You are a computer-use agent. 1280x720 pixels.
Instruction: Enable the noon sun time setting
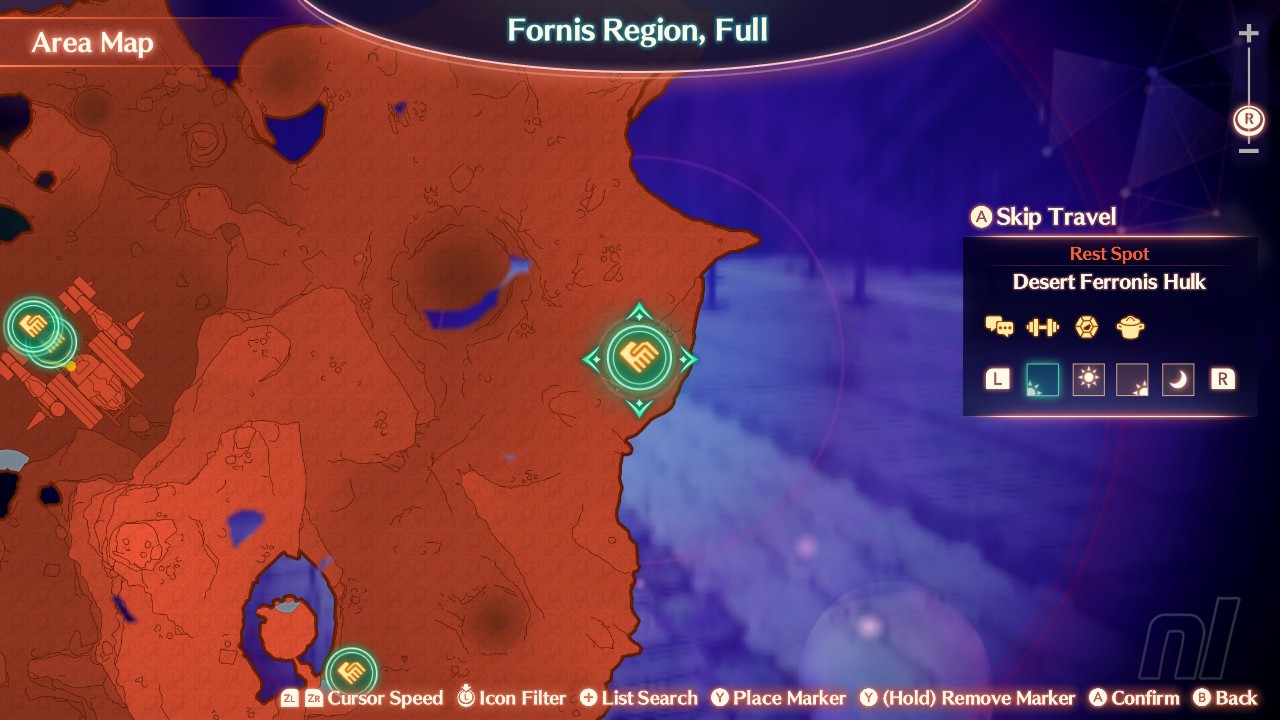(x=1087, y=379)
